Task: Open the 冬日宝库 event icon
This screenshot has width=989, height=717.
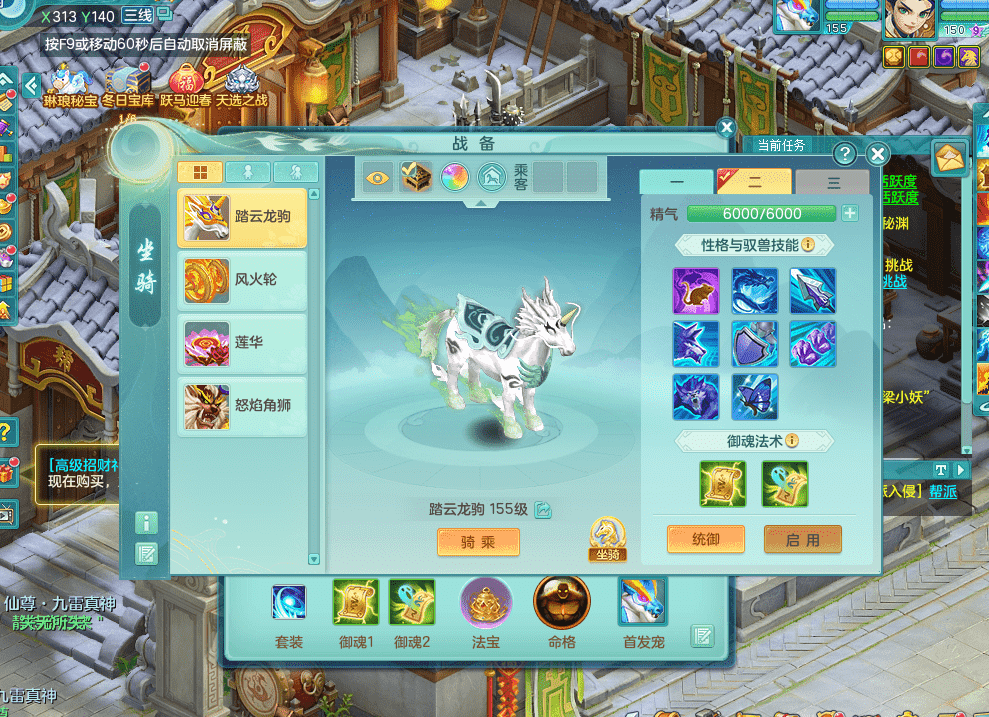Action: tap(128, 80)
